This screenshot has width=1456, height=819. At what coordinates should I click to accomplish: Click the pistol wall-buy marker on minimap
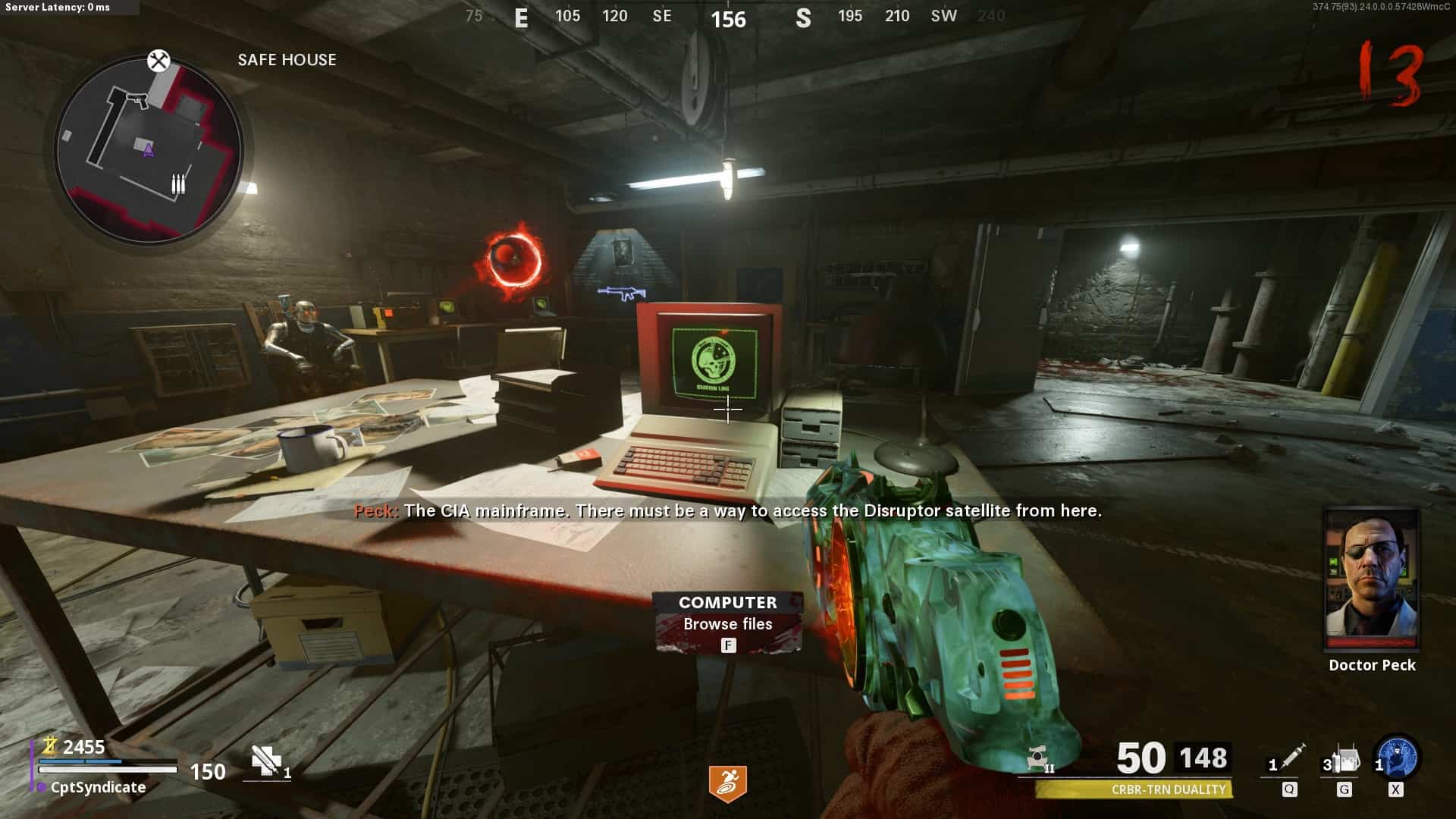coord(137,99)
